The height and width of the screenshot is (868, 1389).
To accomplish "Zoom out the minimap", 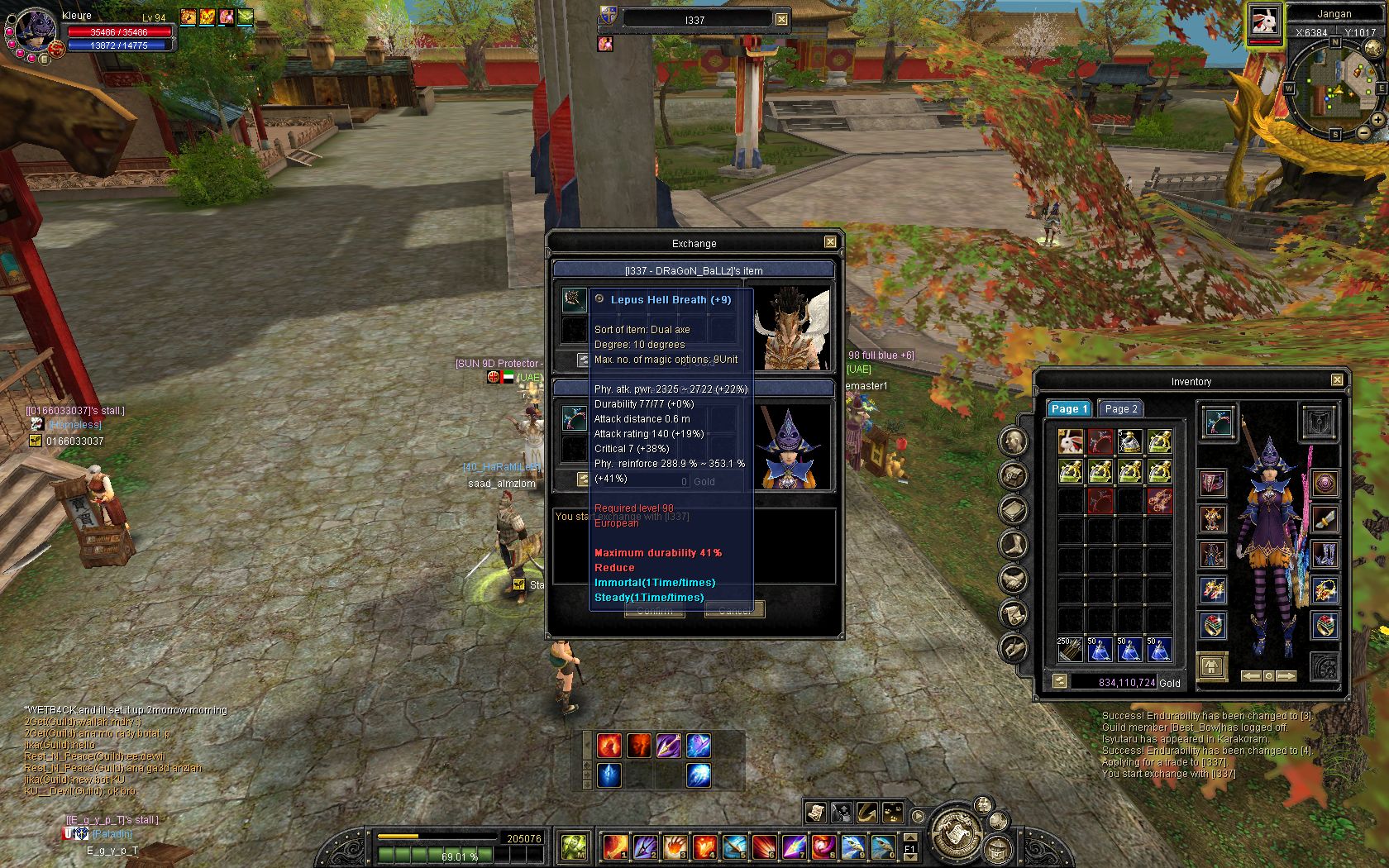I will point(1363,132).
